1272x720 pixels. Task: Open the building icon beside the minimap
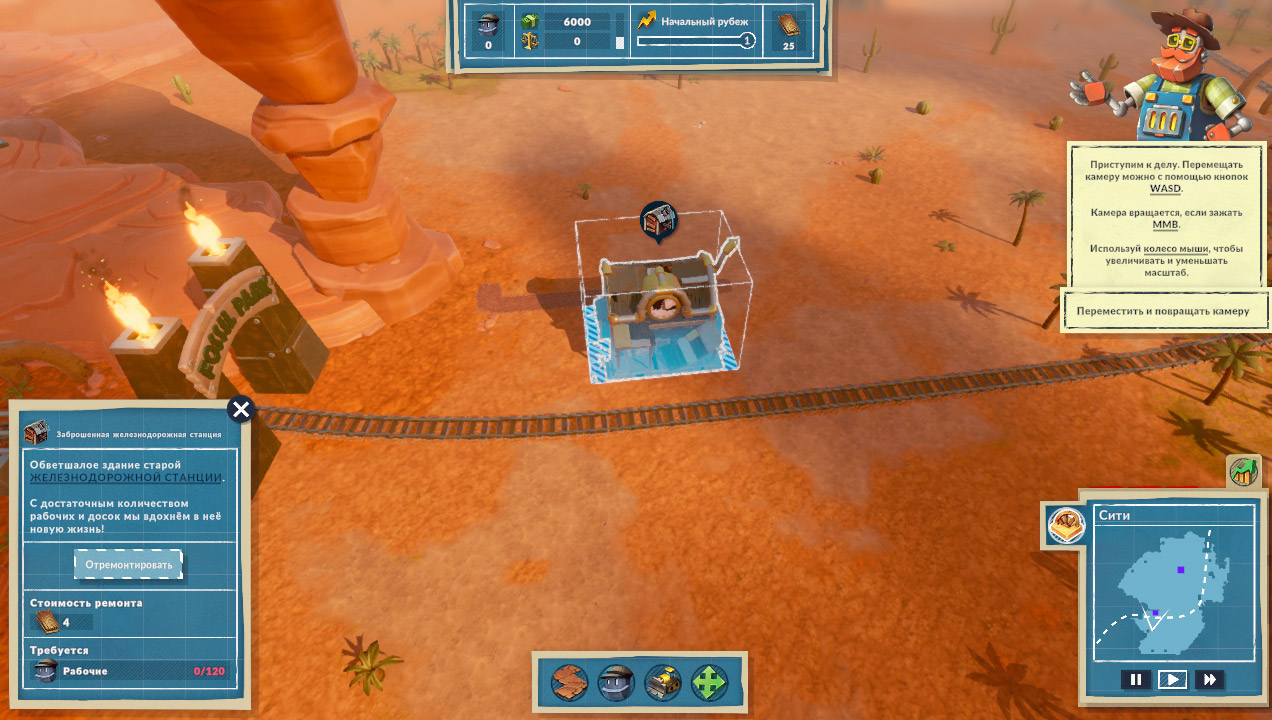pyautogui.click(x=1066, y=524)
